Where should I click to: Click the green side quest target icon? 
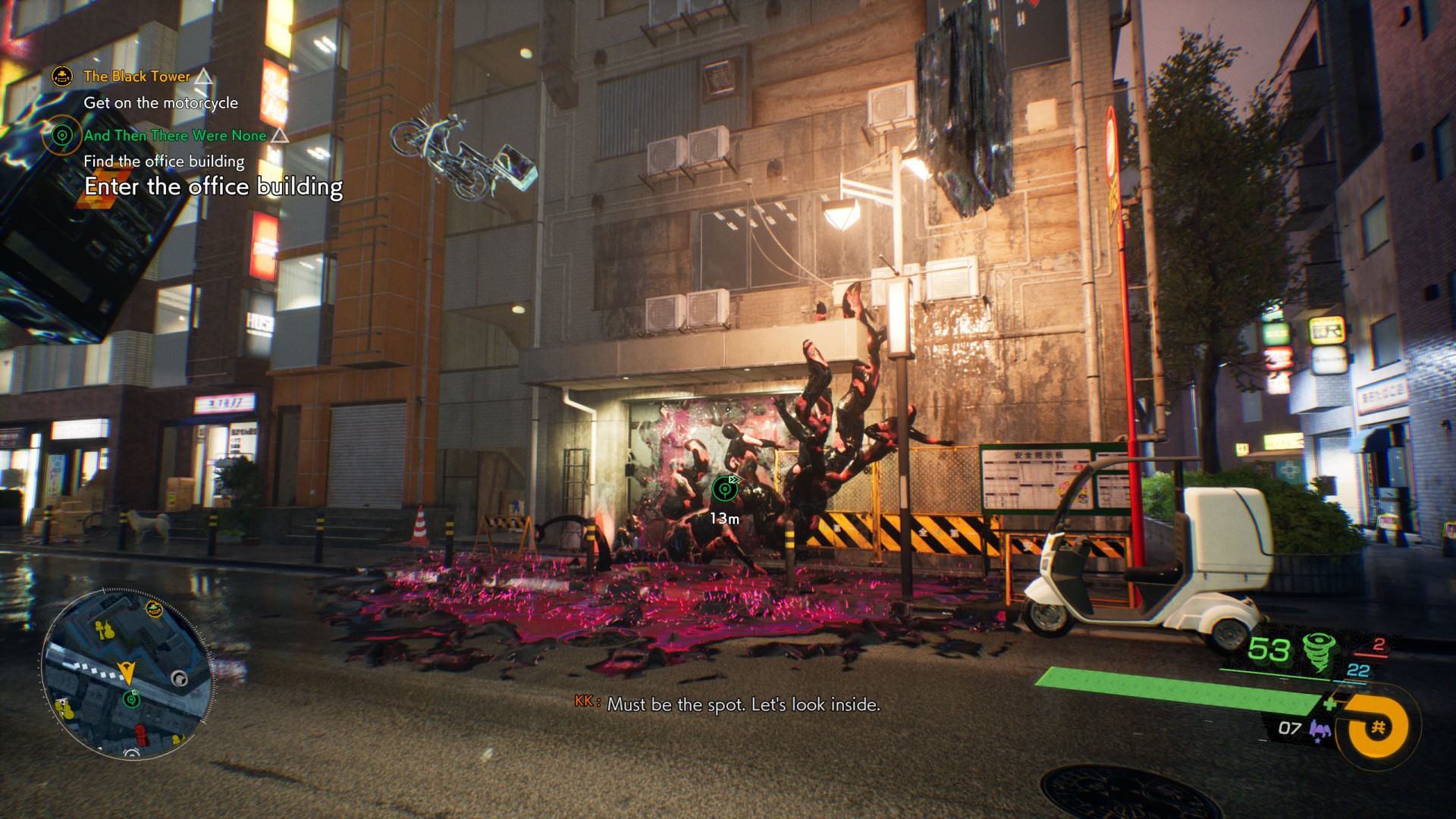(61, 136)
